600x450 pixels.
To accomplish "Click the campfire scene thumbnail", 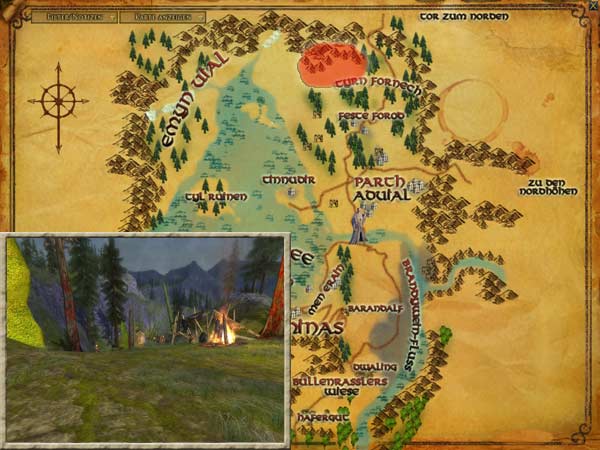I will pyautogui.click(x=146, y=338).
